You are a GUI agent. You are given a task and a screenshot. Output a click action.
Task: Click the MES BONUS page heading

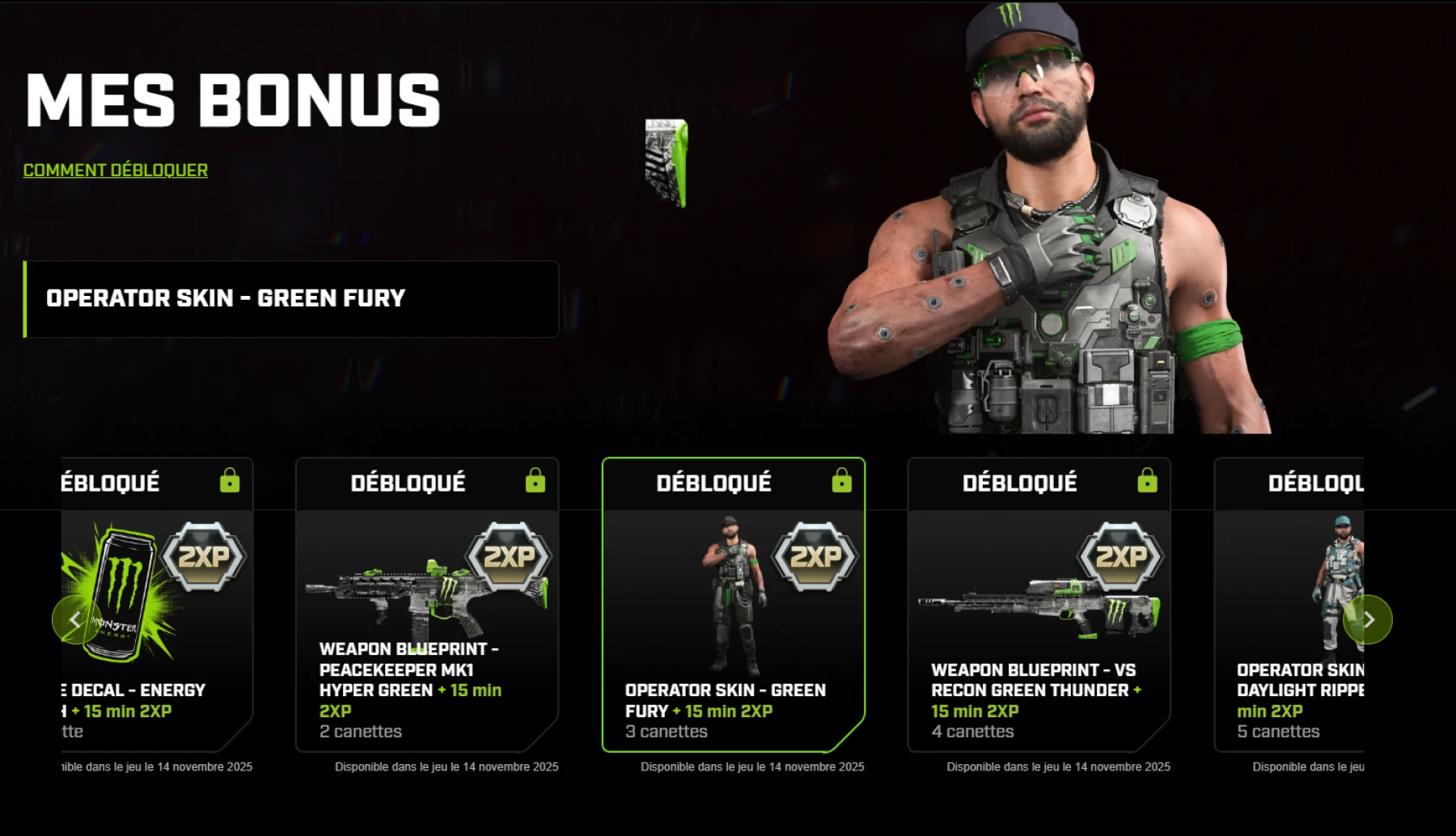pos(233,99)
